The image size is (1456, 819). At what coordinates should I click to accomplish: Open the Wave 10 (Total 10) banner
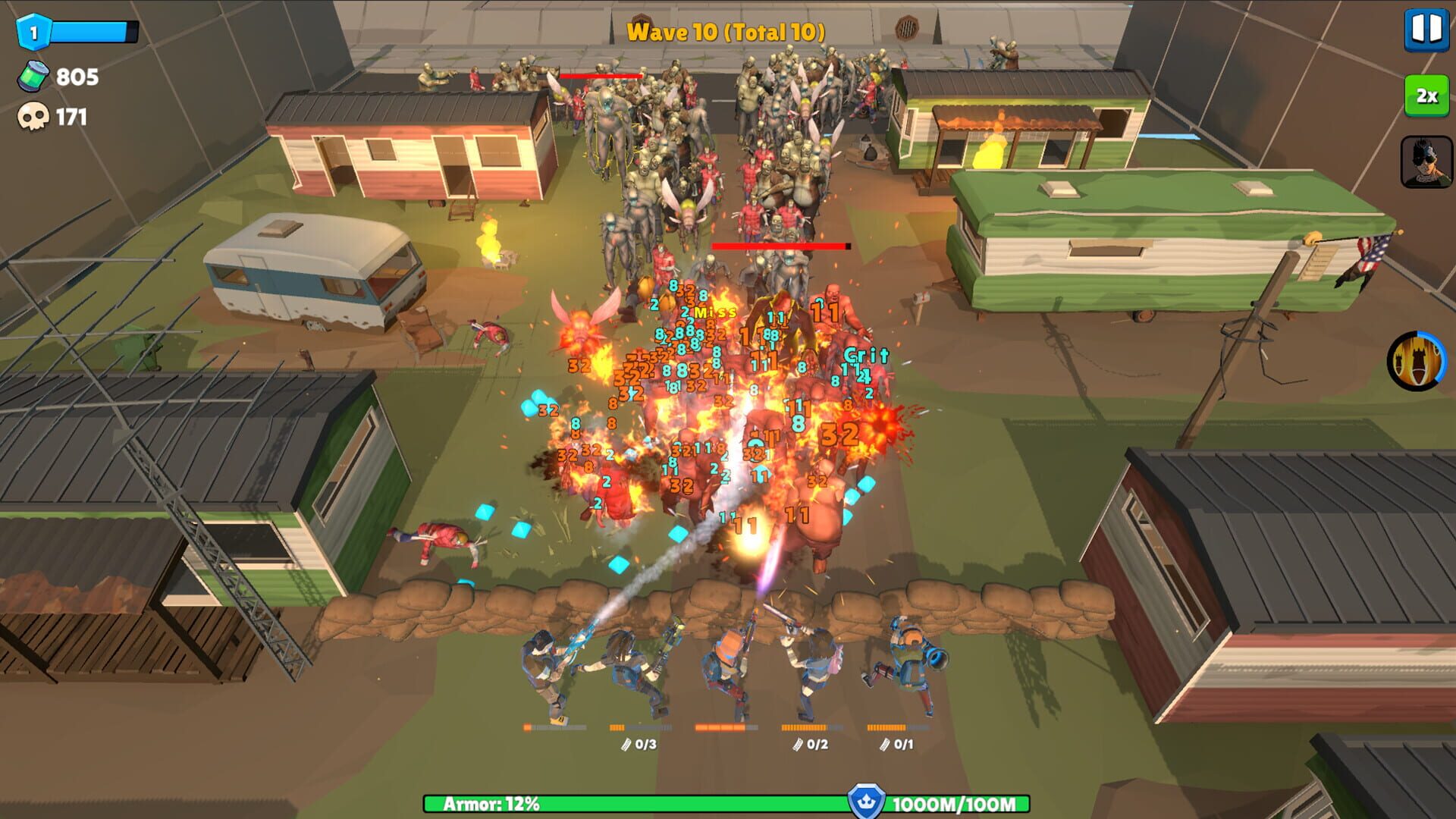pyautogui.click(x=726, y=32)
